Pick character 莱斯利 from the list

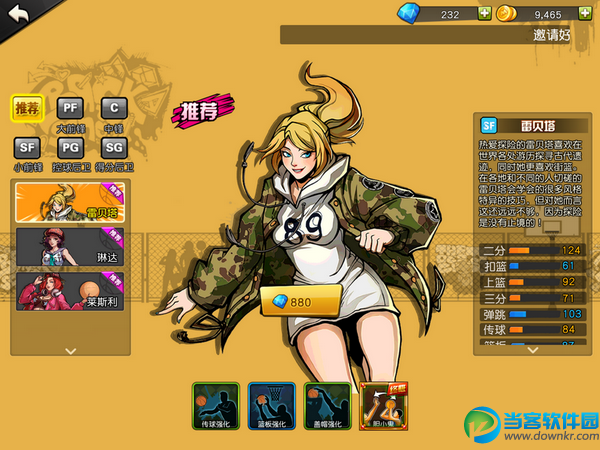70,290
